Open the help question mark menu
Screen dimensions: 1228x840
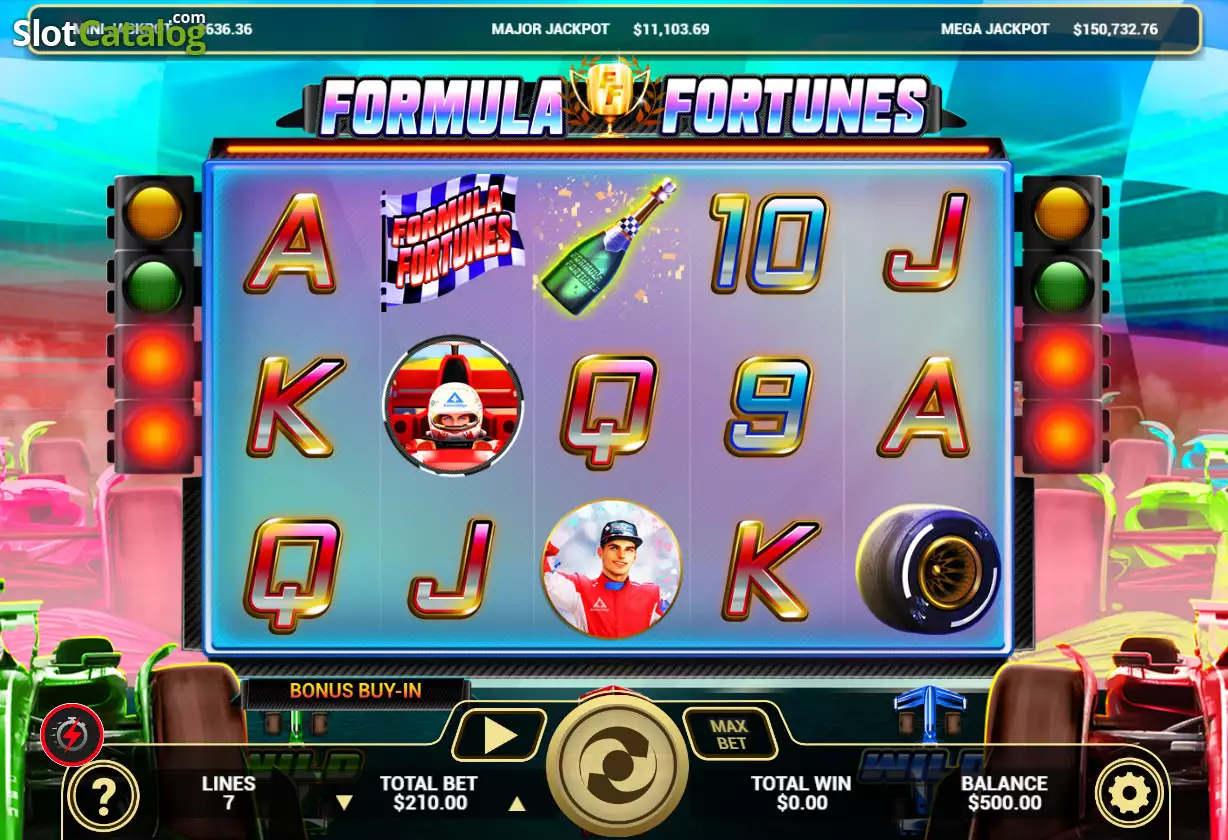click(102, 795)
